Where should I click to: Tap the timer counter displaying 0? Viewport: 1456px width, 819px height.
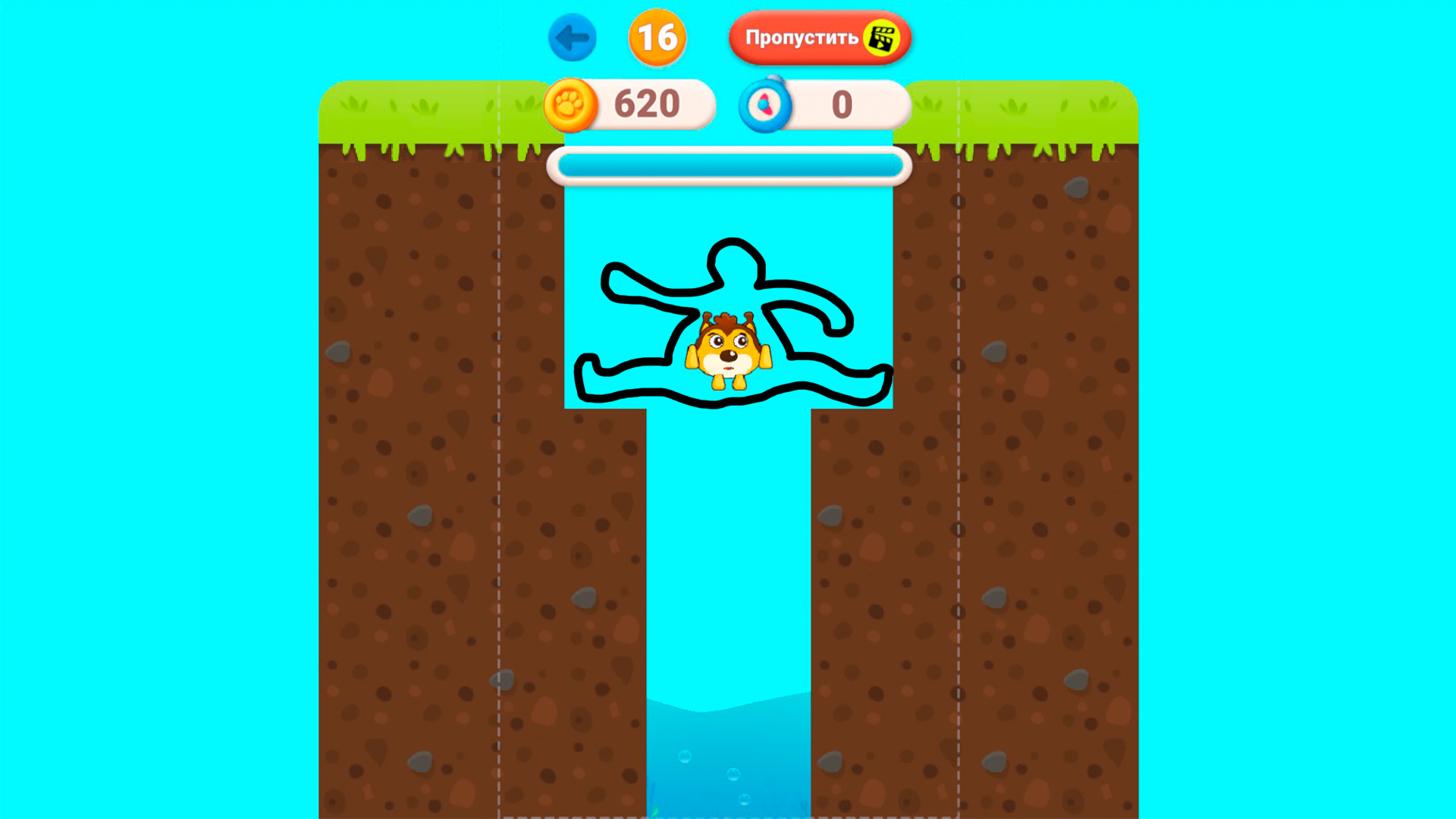click(842, 105)
